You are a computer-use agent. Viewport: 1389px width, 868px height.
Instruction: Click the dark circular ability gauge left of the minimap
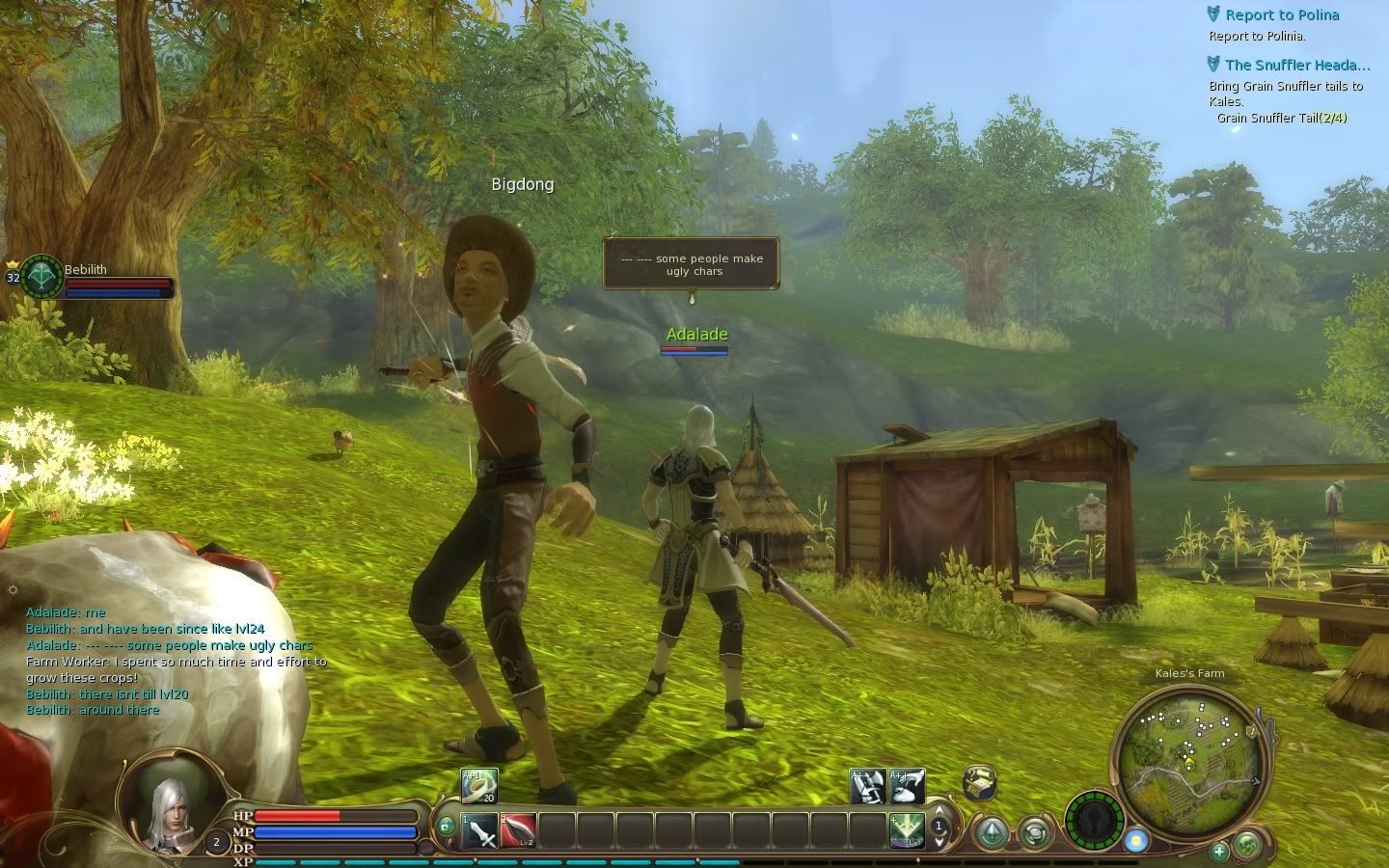click(x=1093, y=820)
